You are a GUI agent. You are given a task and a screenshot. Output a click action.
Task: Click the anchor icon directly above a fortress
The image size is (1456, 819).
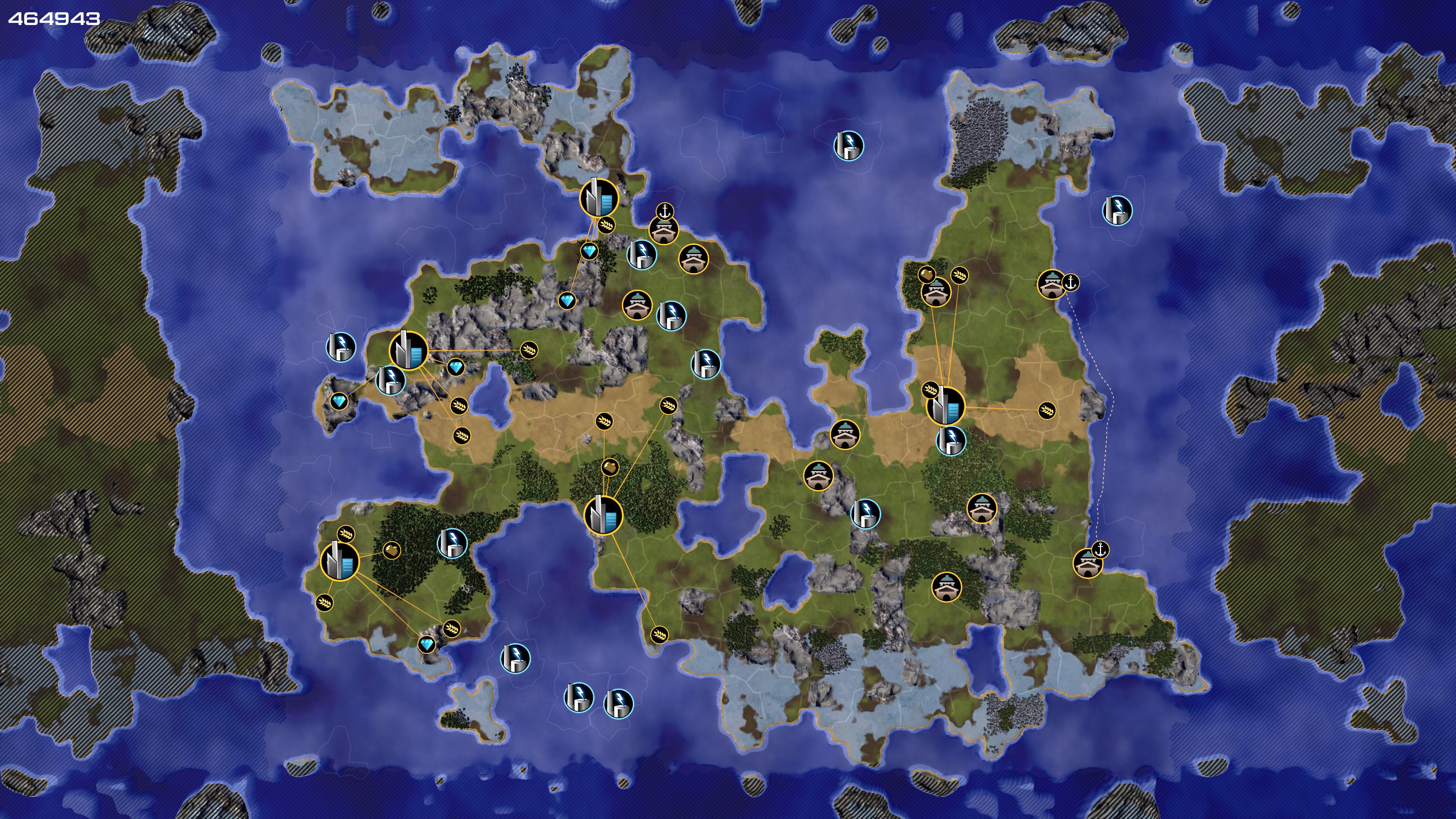(x=665, y=212)
